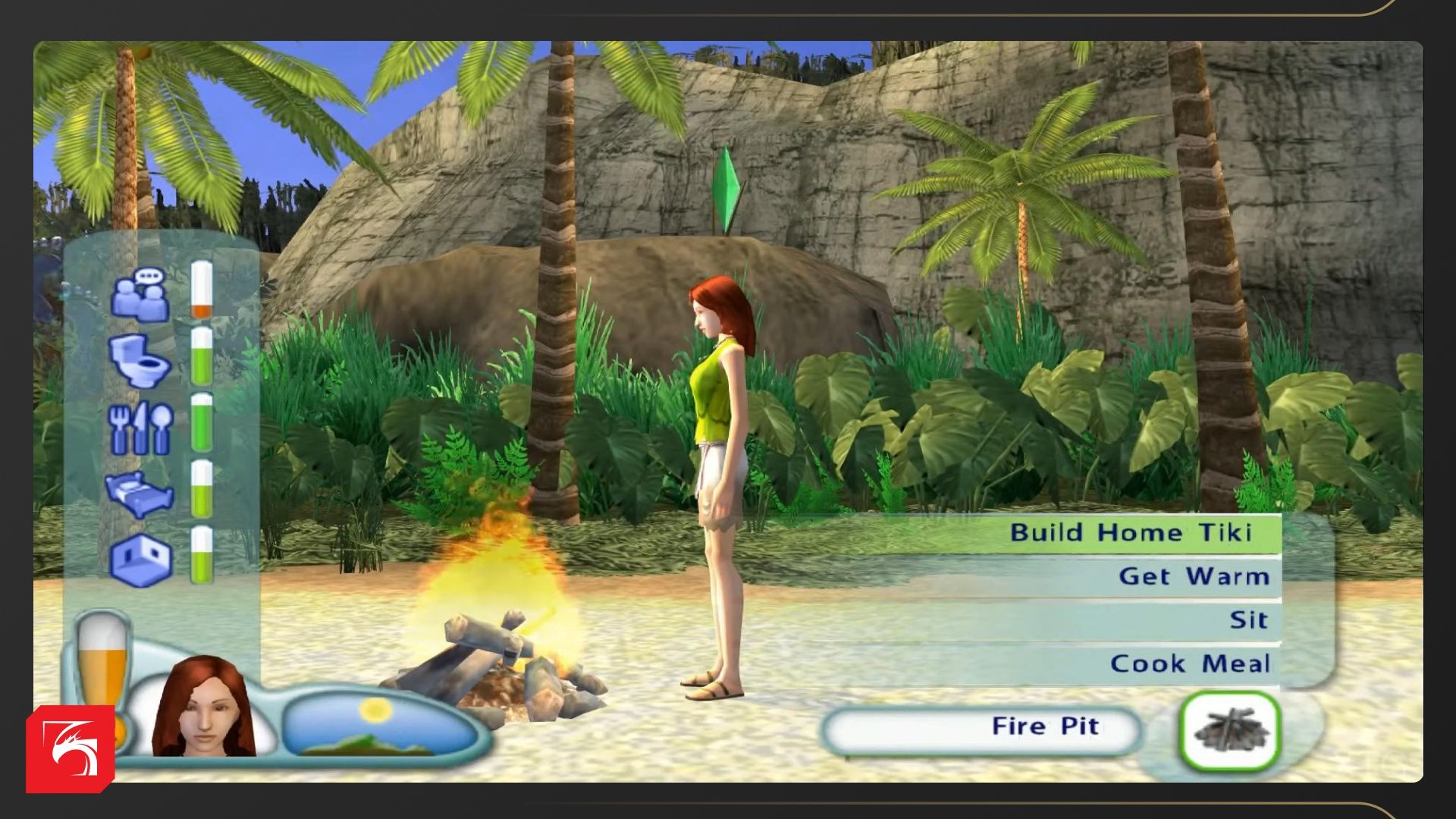1456x819 pixels.
Task: Select the bed energy need icon
Action: click(x=141, y=494)
